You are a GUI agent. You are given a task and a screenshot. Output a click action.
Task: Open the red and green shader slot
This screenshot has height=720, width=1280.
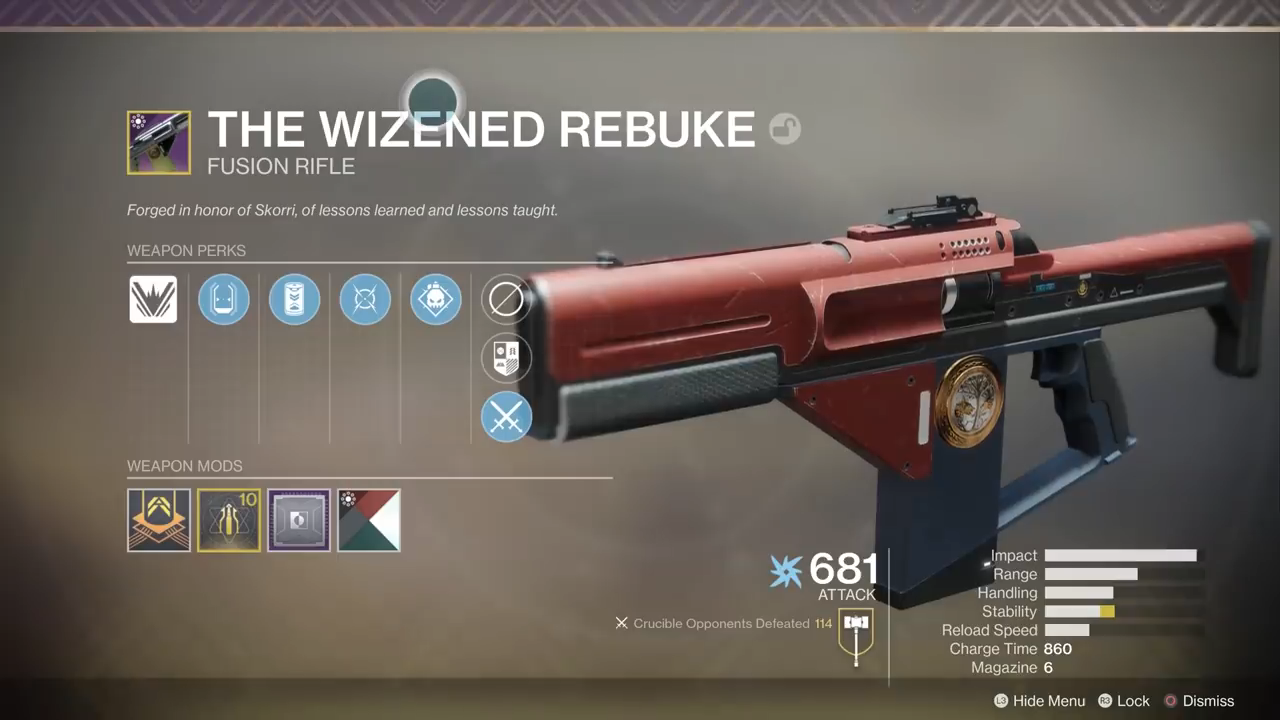tap(369, 520)
